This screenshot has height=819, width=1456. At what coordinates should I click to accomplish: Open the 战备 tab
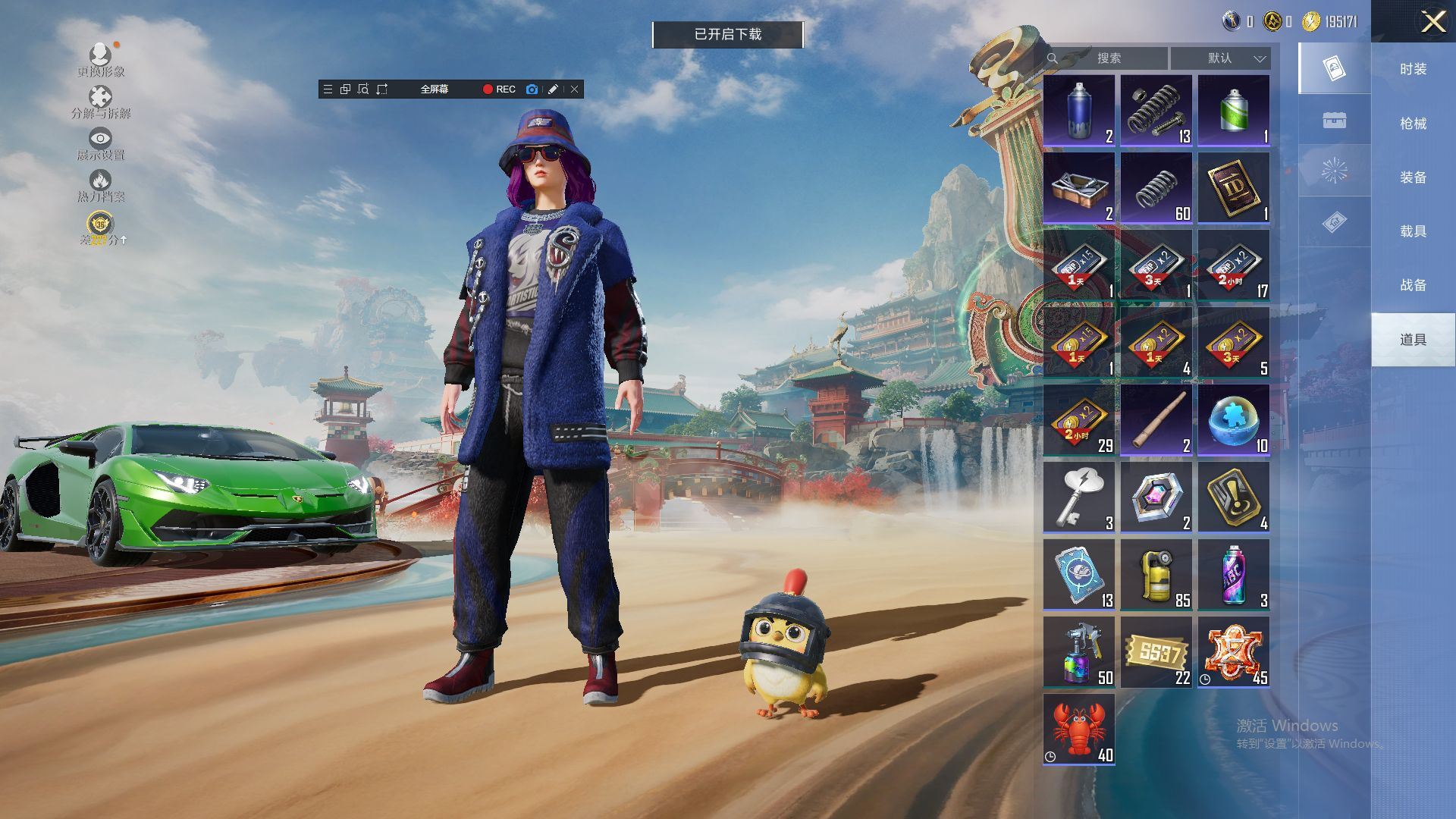1413,284
